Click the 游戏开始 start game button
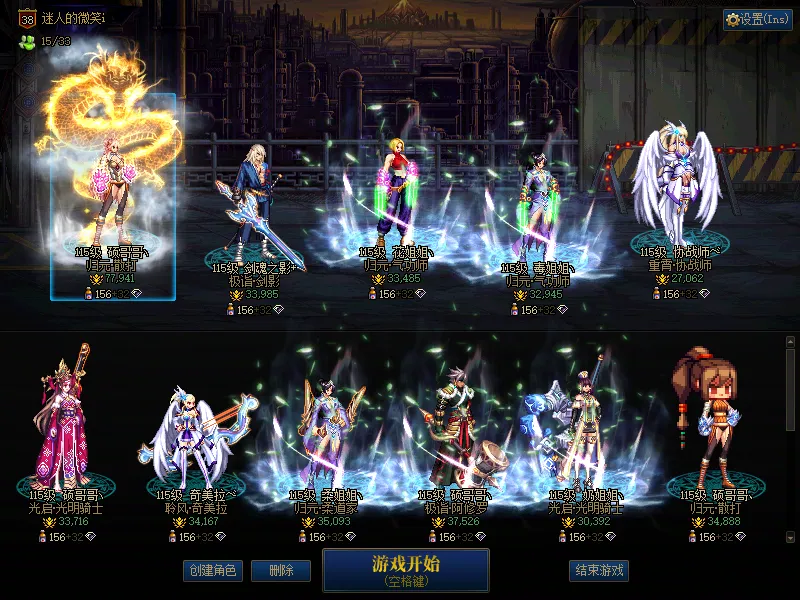 point(405,569)
